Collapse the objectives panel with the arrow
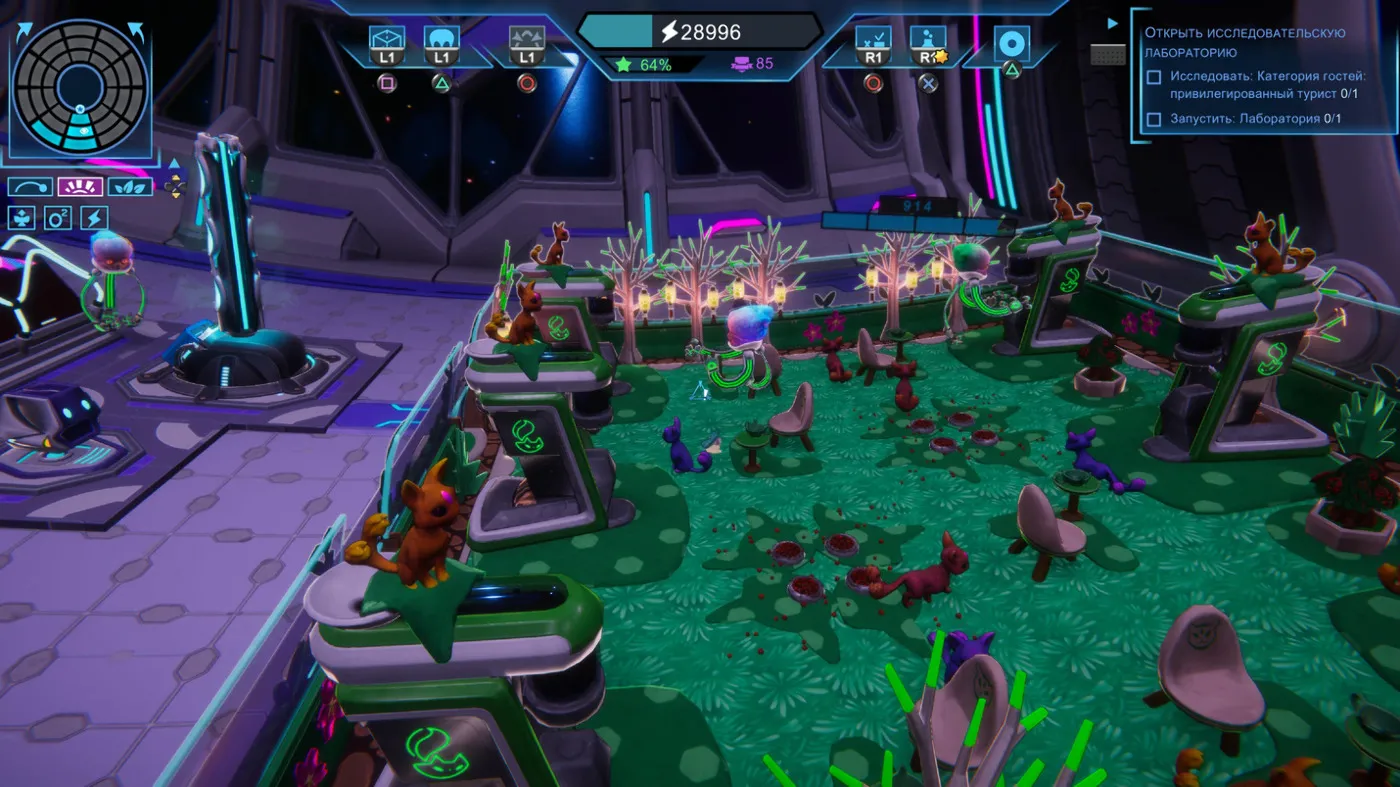The image size is (1400, 787). click(1112, 23)
